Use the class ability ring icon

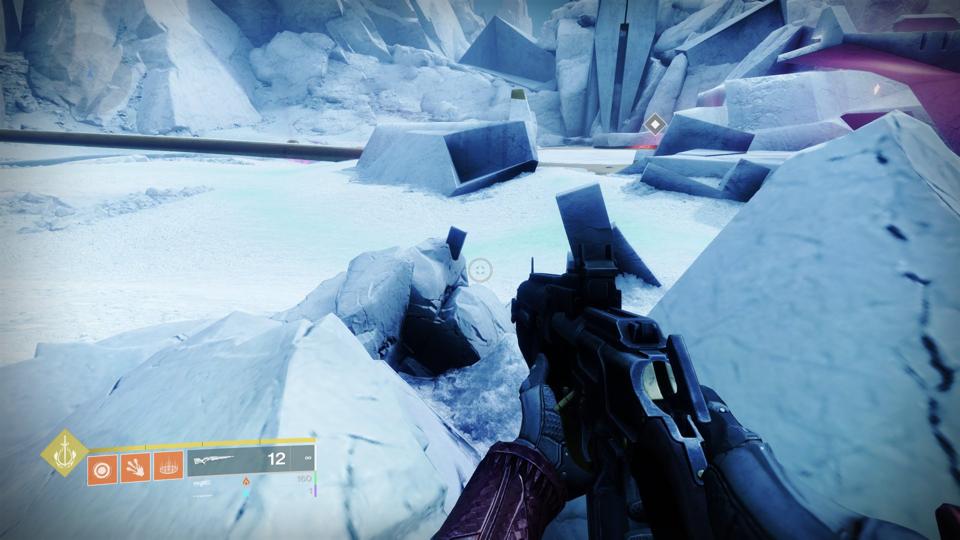pos(168,468)
